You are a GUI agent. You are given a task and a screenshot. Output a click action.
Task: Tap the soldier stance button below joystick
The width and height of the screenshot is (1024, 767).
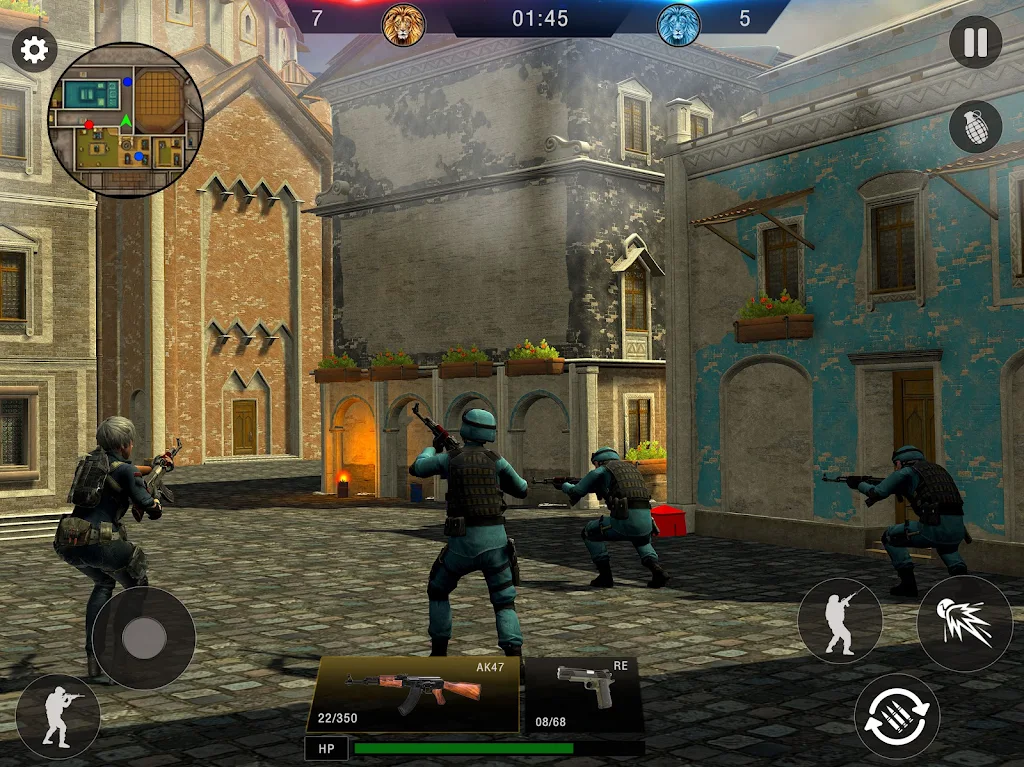(x=58, y=716)
